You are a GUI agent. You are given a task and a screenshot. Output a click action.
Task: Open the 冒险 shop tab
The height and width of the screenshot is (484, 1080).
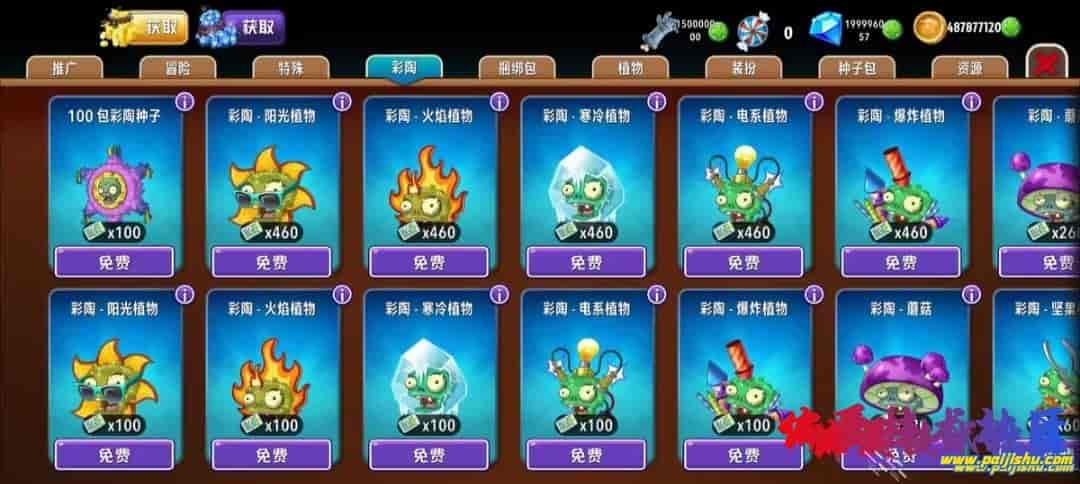pyautogui.click(x=177, y=68)
